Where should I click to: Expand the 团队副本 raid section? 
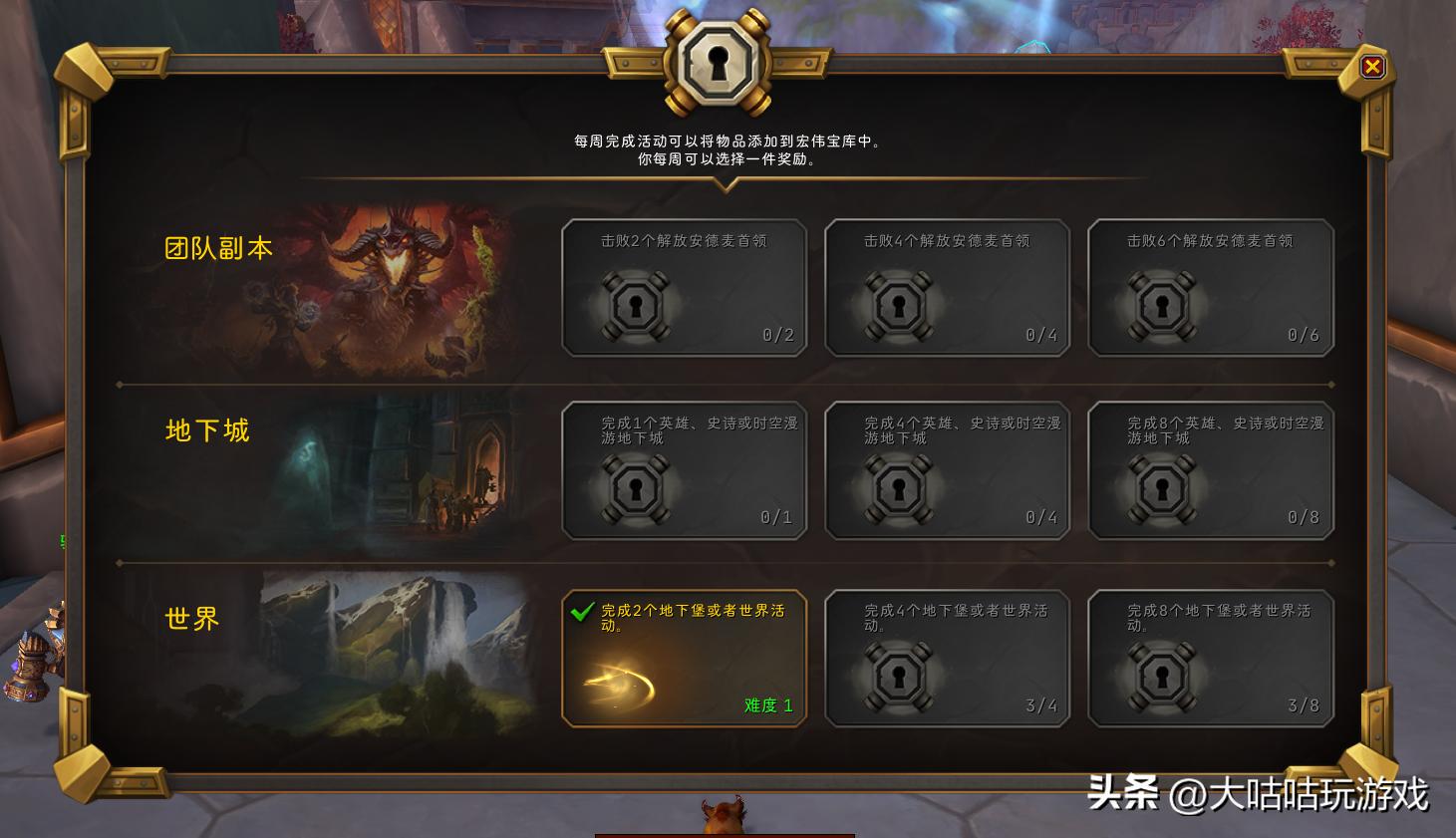(217, 247)
